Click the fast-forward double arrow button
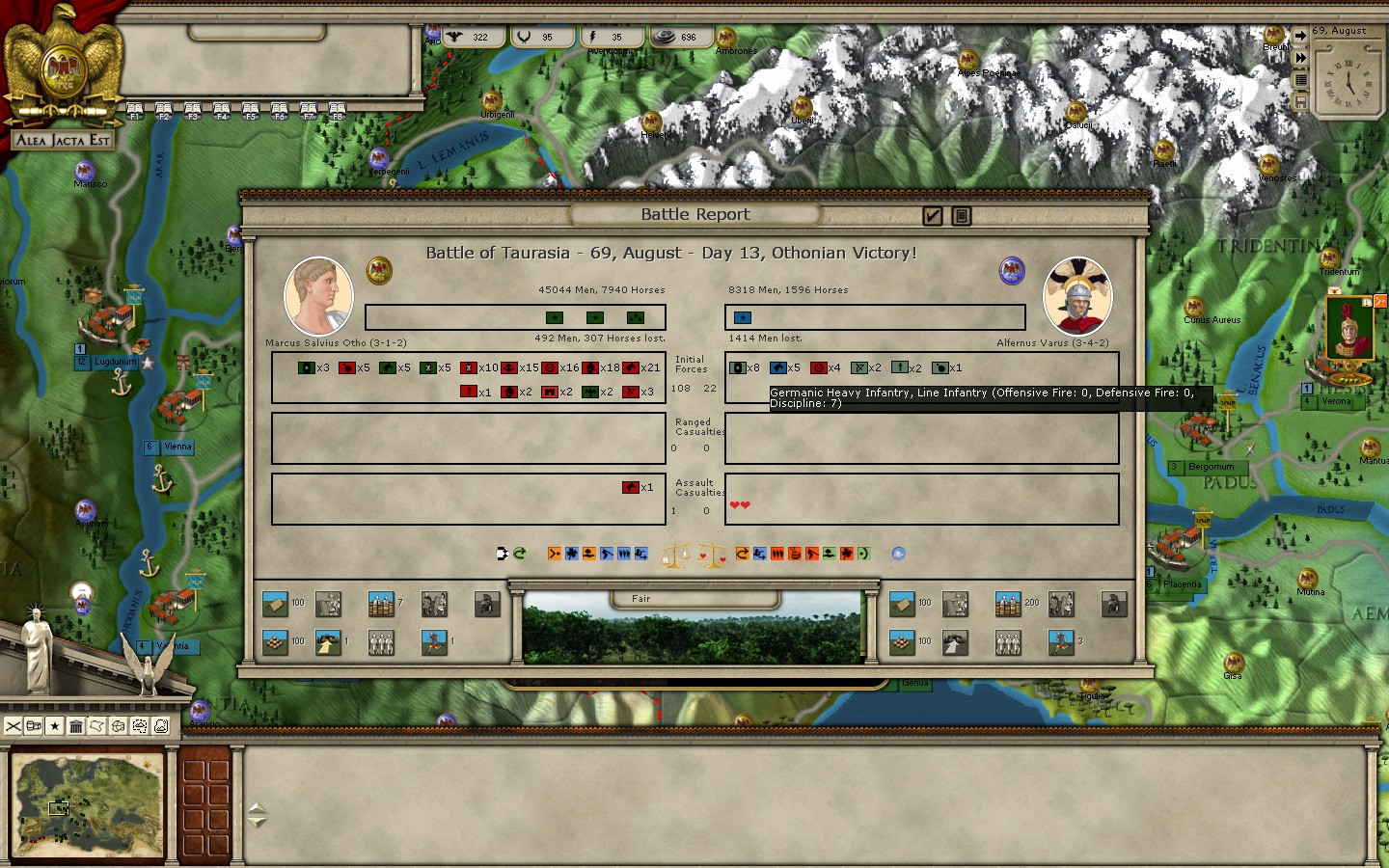The height and width of the screenshot is (868, 1389). pyautogui.click(x=1300, y=58)
